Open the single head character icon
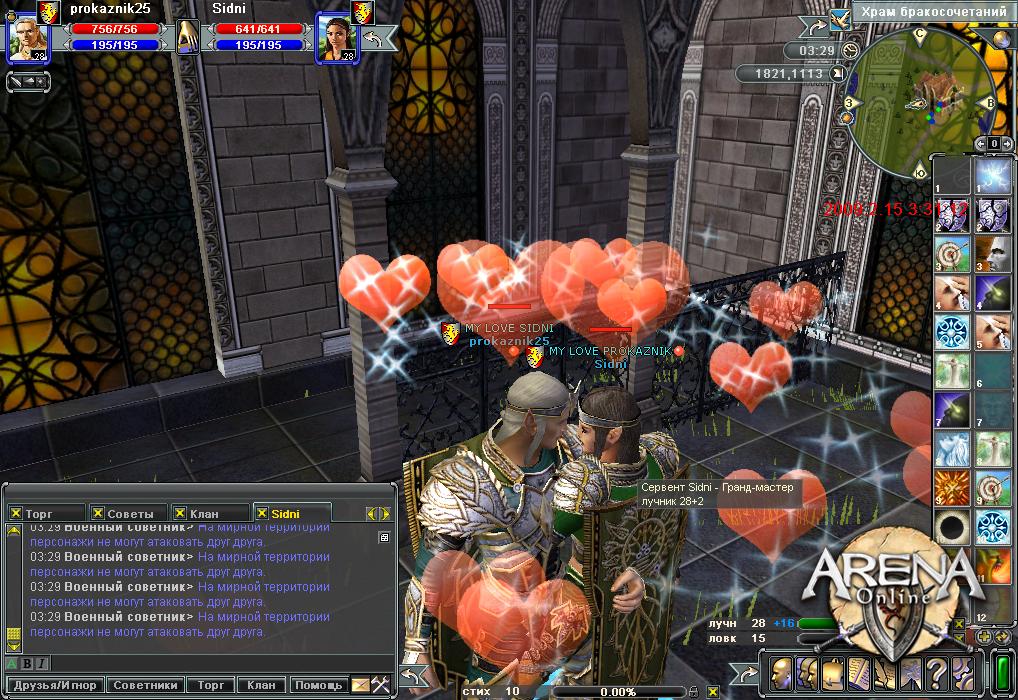Image resolution: width=1018 pixels, height=700 pixels. (x=780, y=673)
